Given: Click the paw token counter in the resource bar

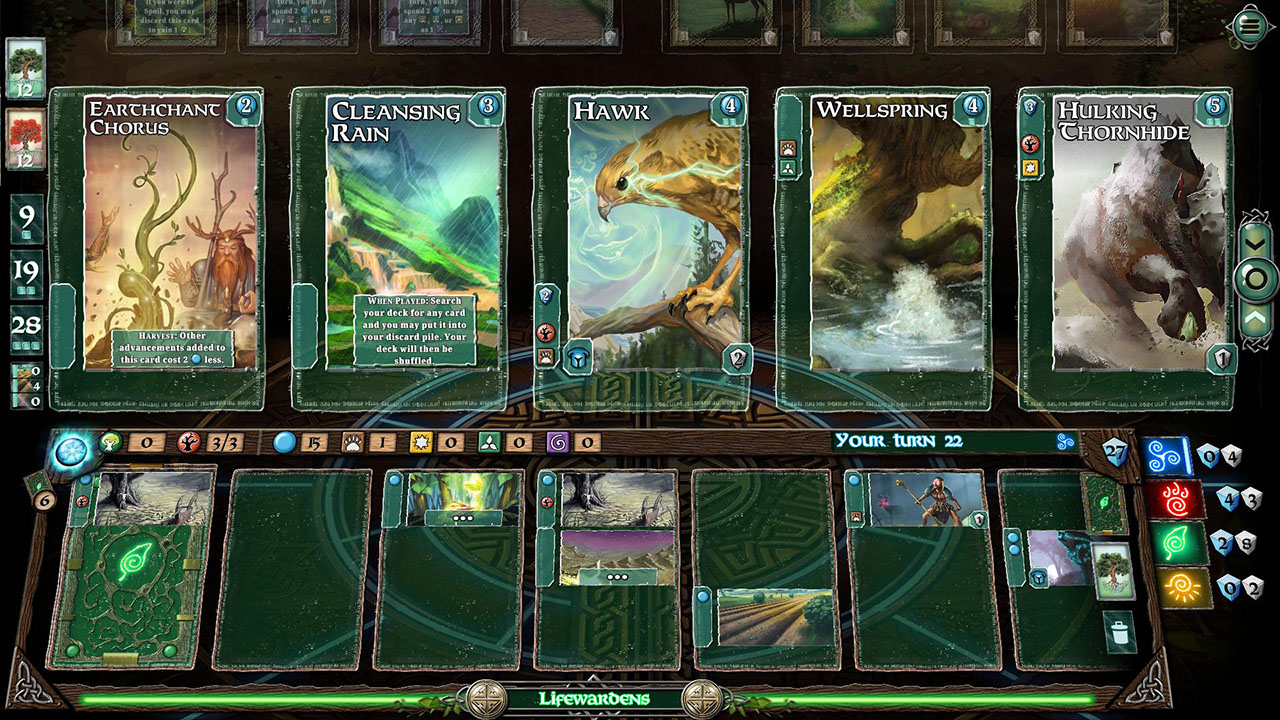Looking at the screenshot, I should click(350, 442).
